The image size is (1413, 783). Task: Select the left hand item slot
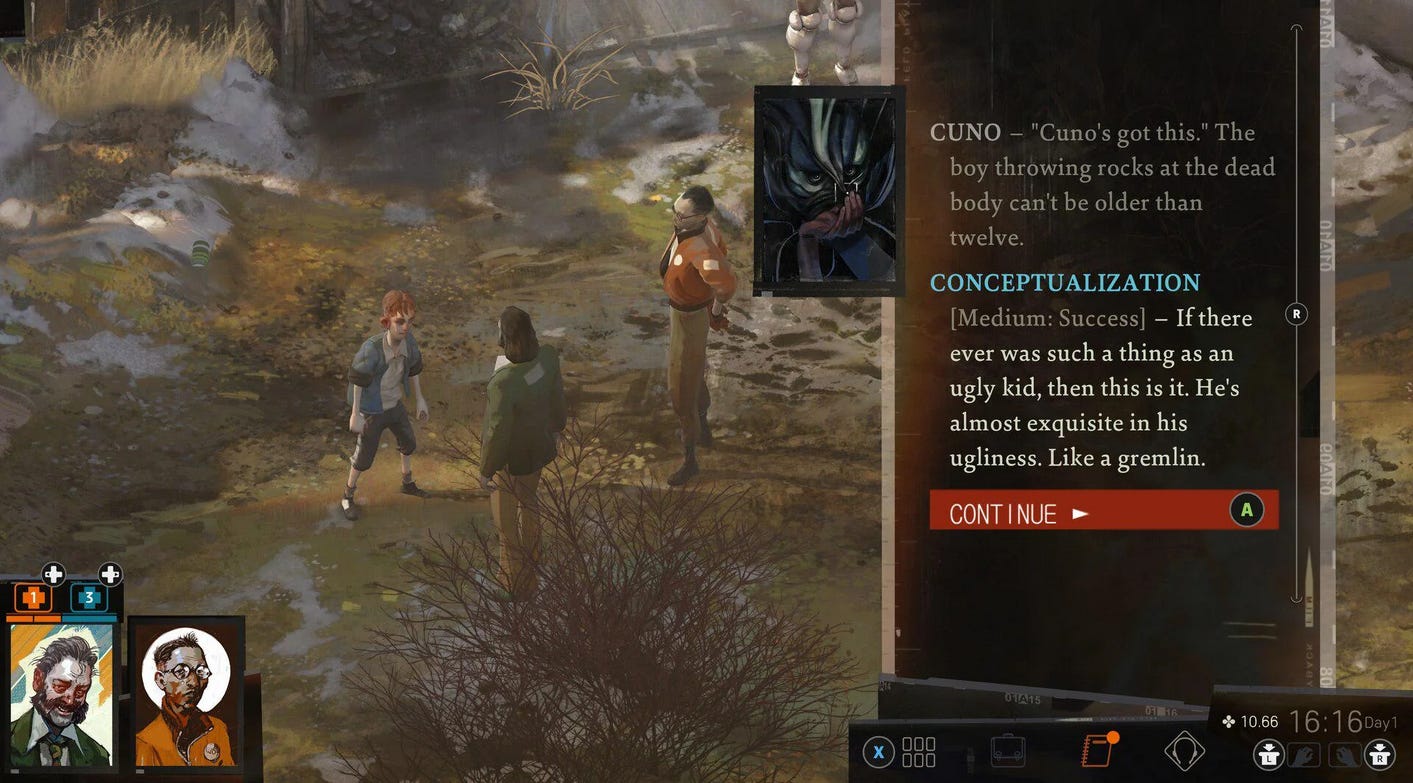(x=1304, y=755)
